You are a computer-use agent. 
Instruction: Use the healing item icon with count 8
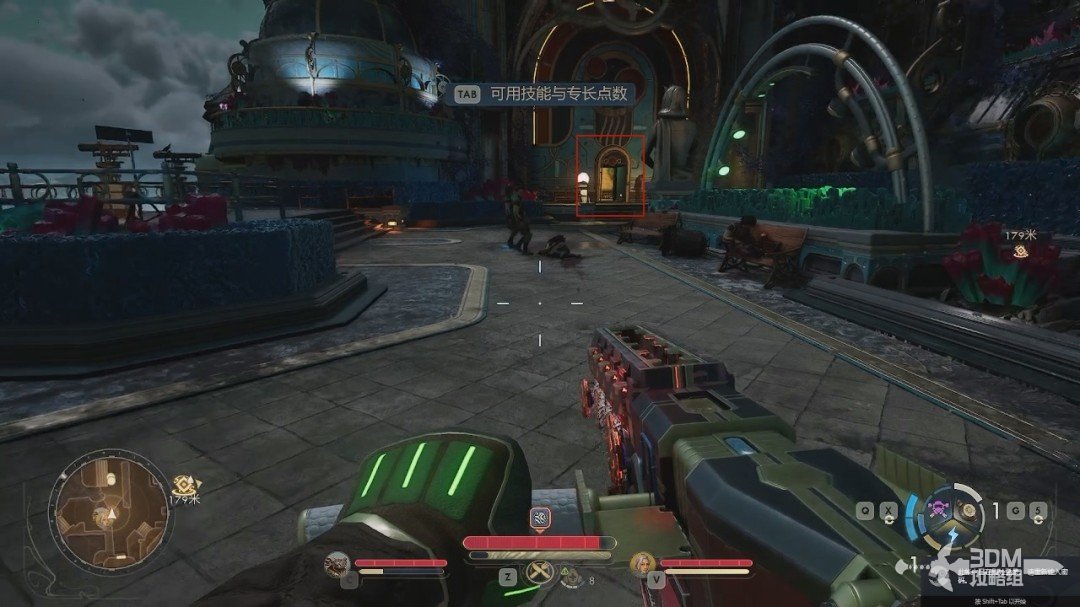tap(572, 576)
